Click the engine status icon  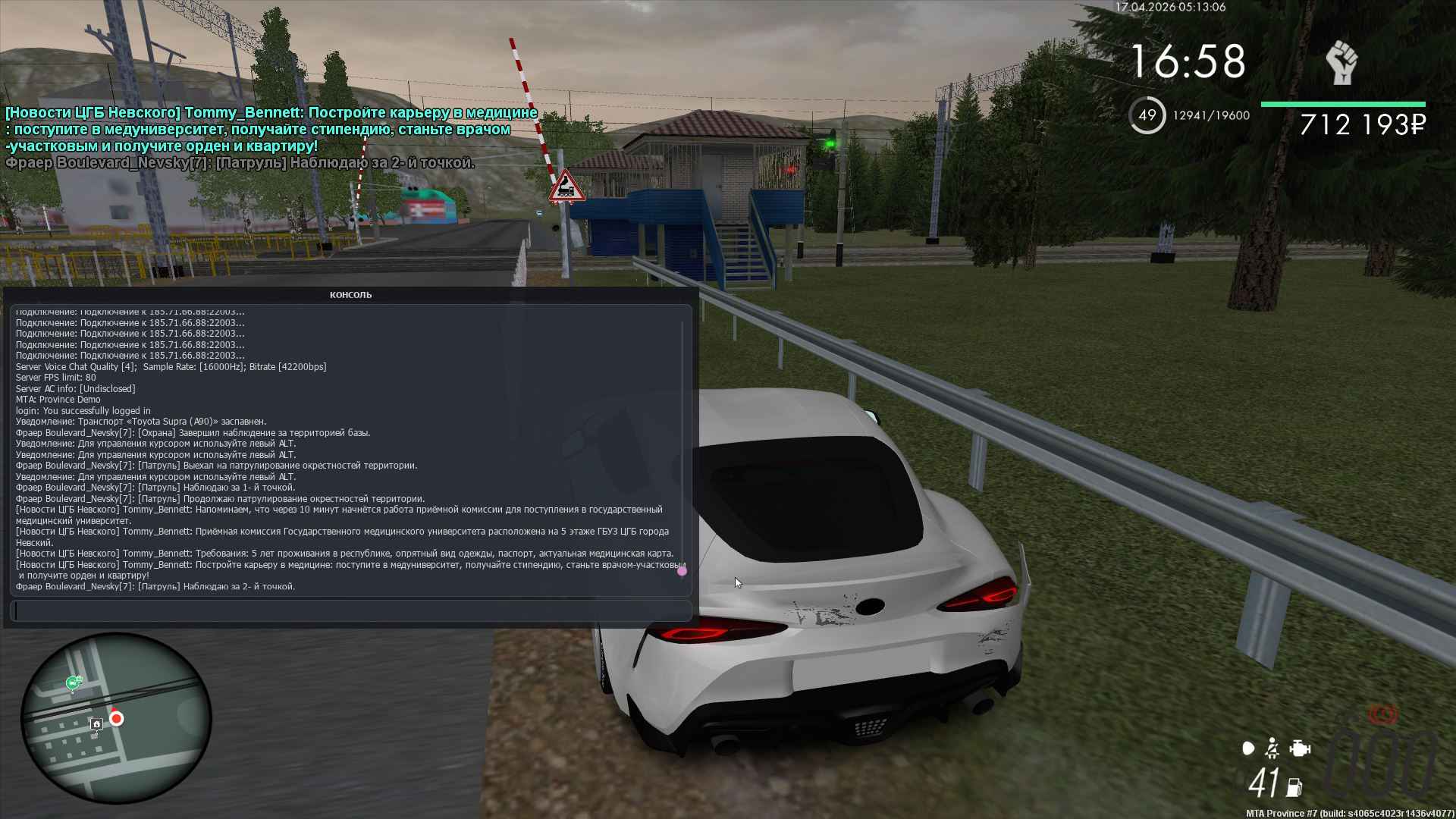pos(1300,749)
